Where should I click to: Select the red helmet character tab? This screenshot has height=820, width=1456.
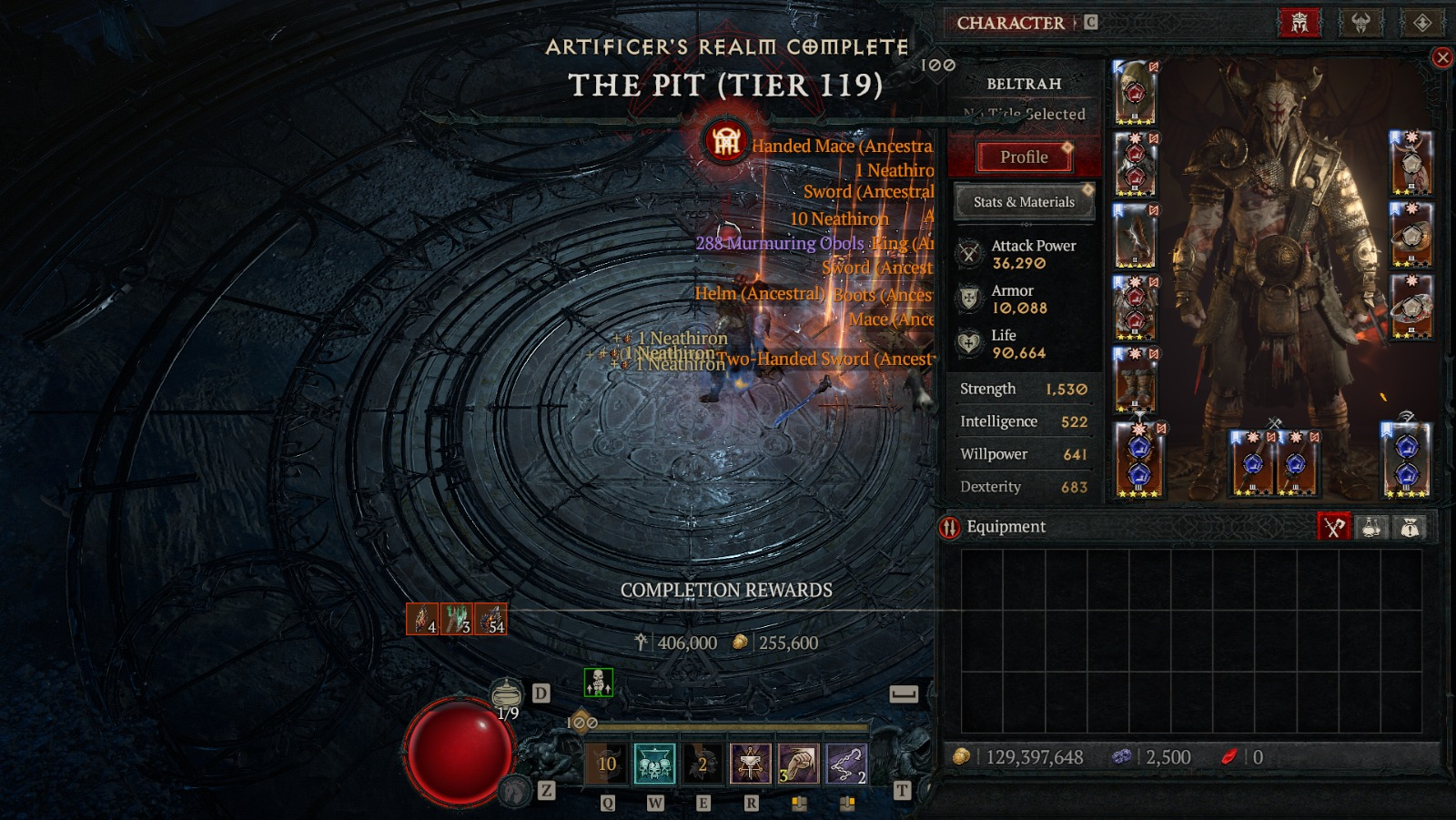1299,23
